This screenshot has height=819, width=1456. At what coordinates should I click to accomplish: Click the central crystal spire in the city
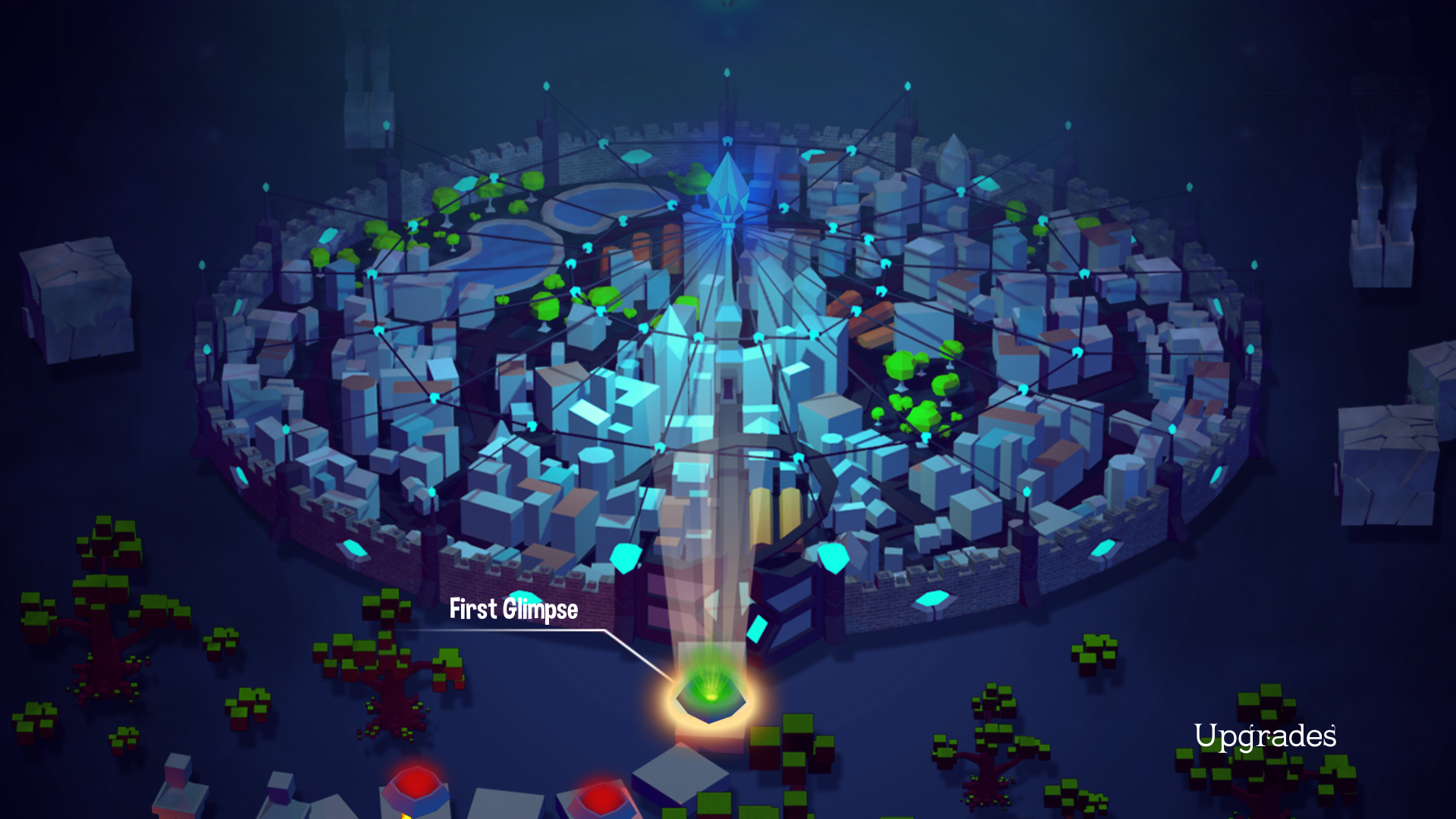click(x=728, y=190)
